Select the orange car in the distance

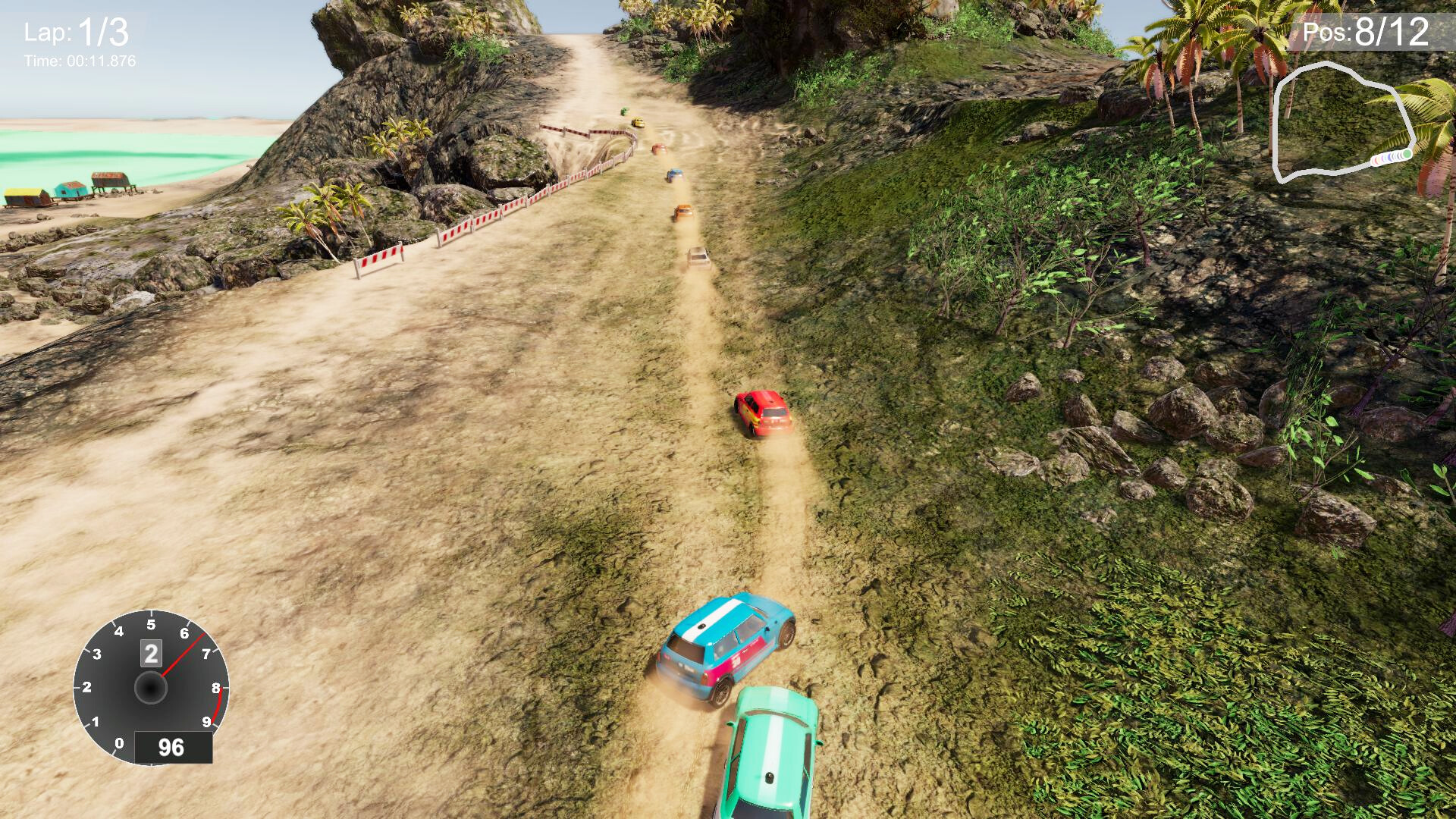tap(683, 210)
